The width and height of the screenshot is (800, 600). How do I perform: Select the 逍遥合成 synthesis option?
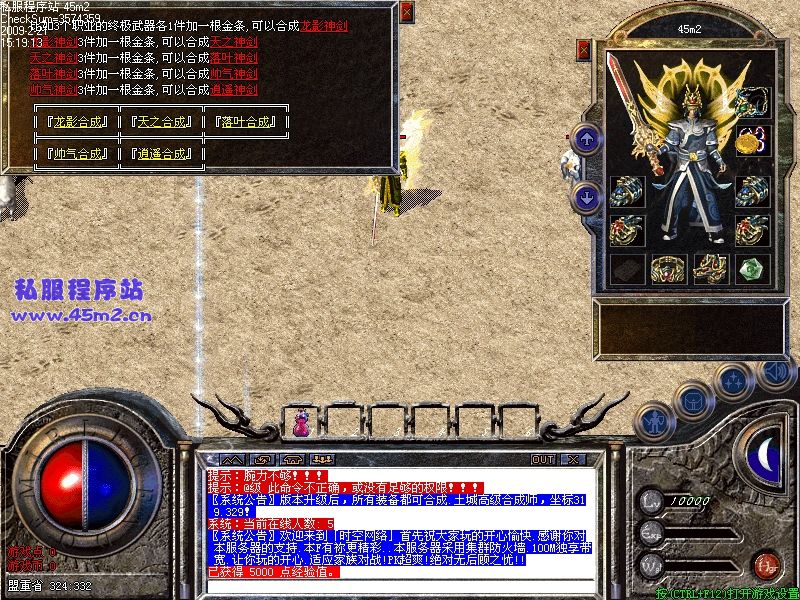pyautogui.click(x=161, y=154)
